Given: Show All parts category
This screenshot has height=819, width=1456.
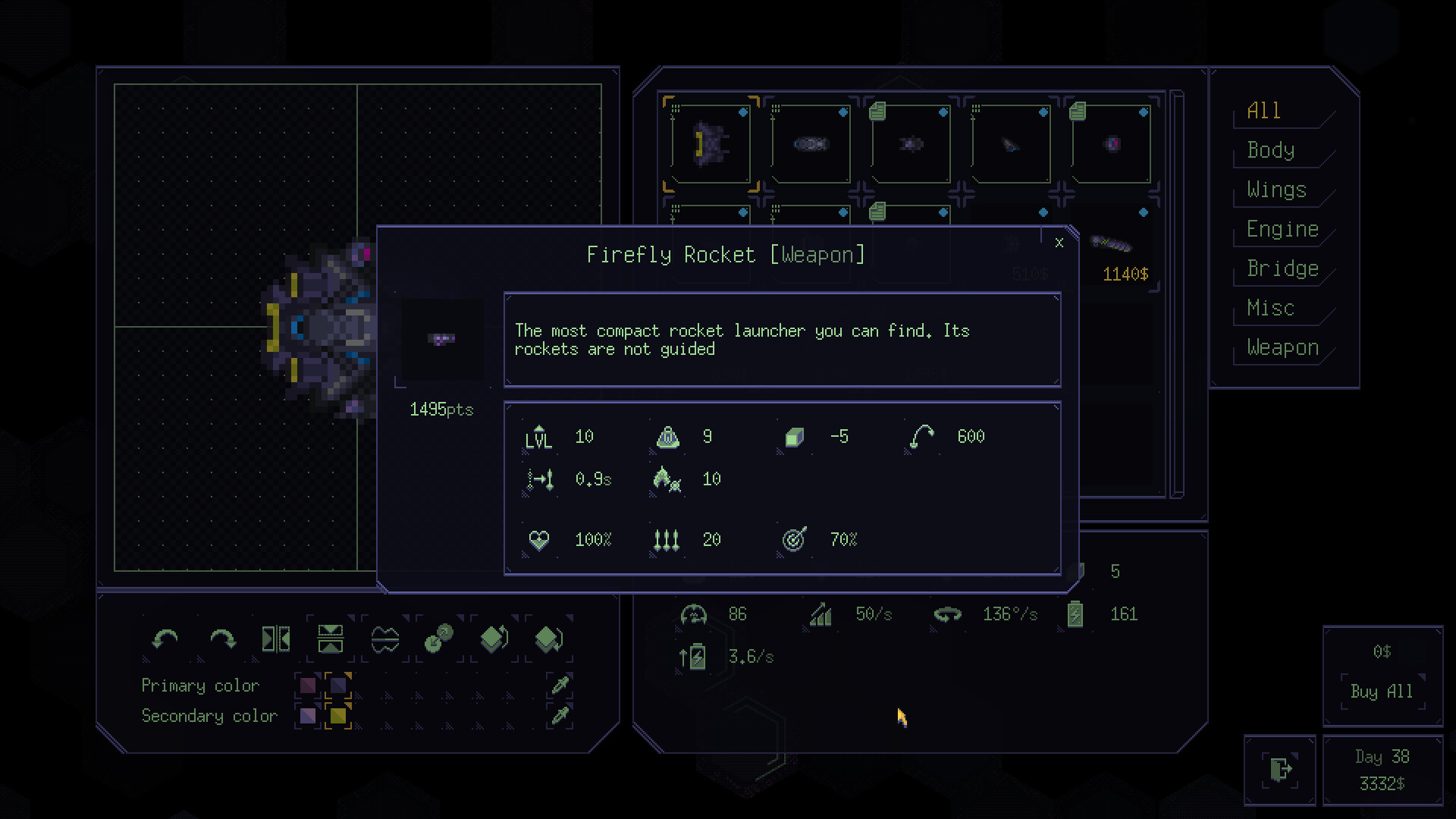Looking at the screenshot, I should tap(1264, 111).
